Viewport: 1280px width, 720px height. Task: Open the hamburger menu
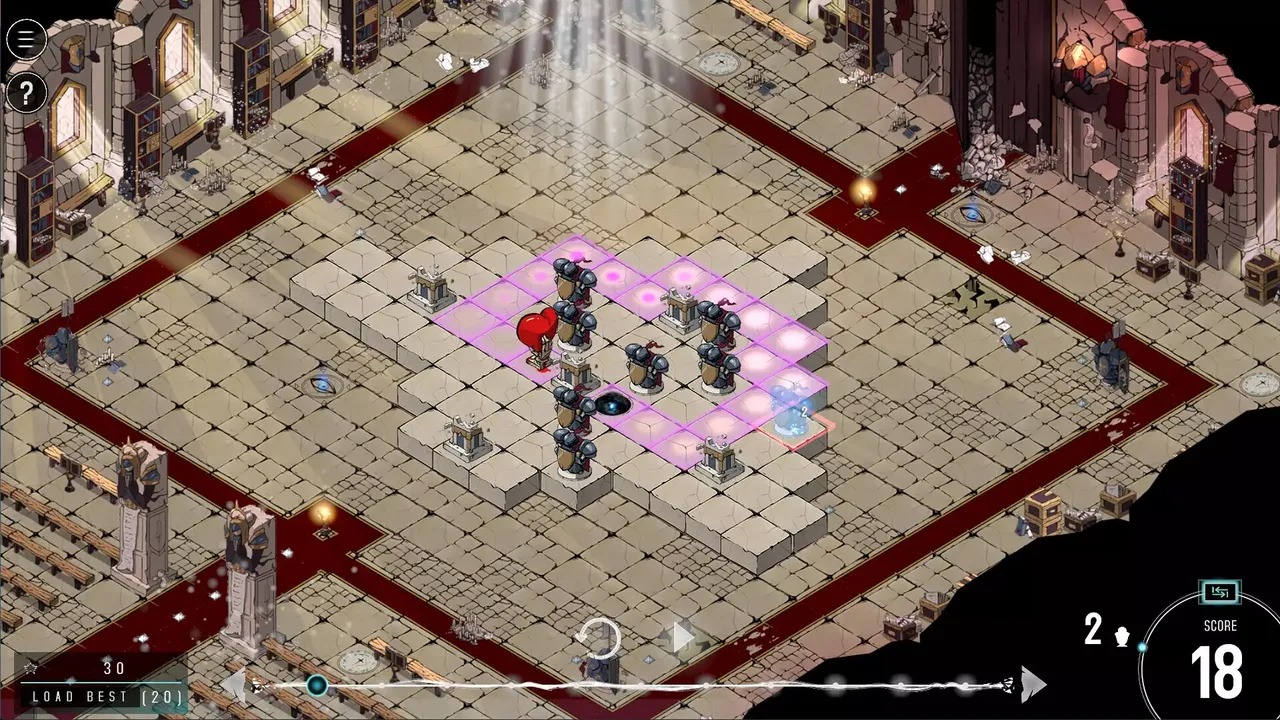[26, 40]
